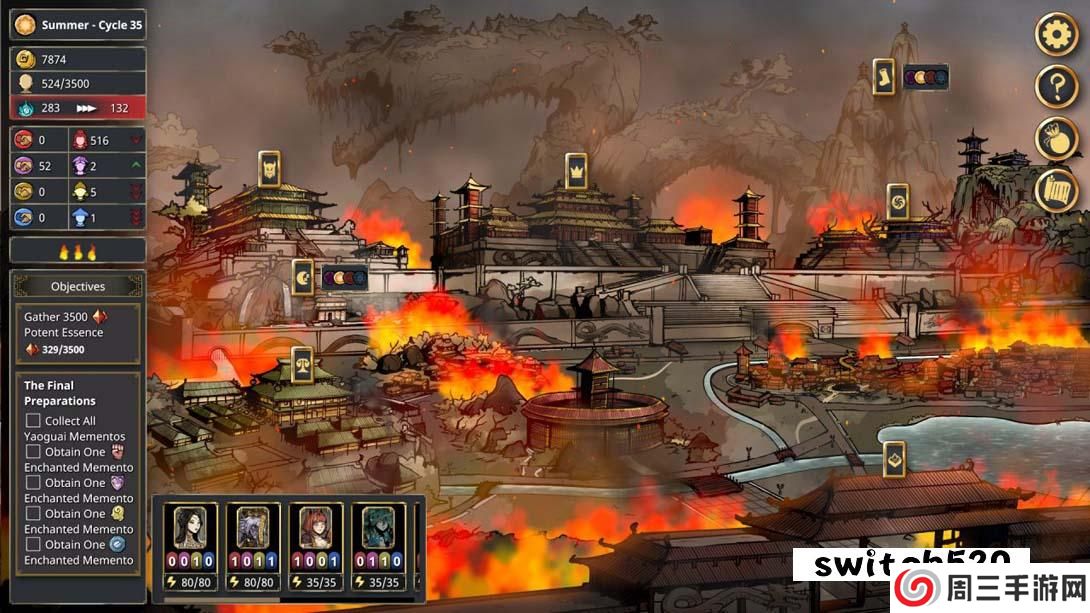The image size is (1090, 613).
Task: Click the three flames indicator bar
Action: (x=78, y=251)
